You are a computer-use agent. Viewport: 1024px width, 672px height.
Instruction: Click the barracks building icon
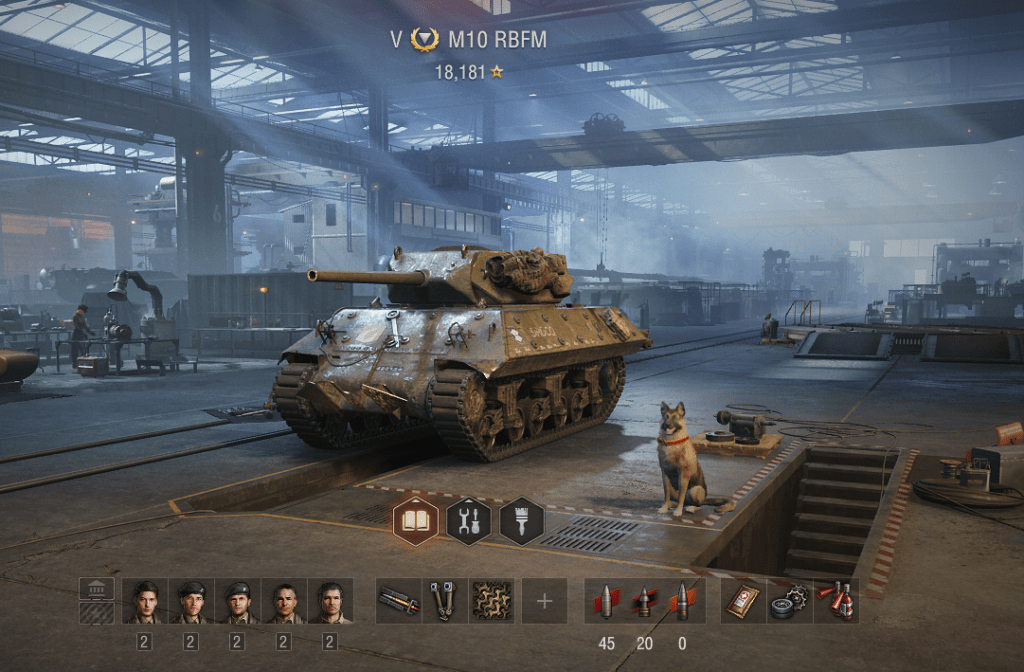click(96, 589)
